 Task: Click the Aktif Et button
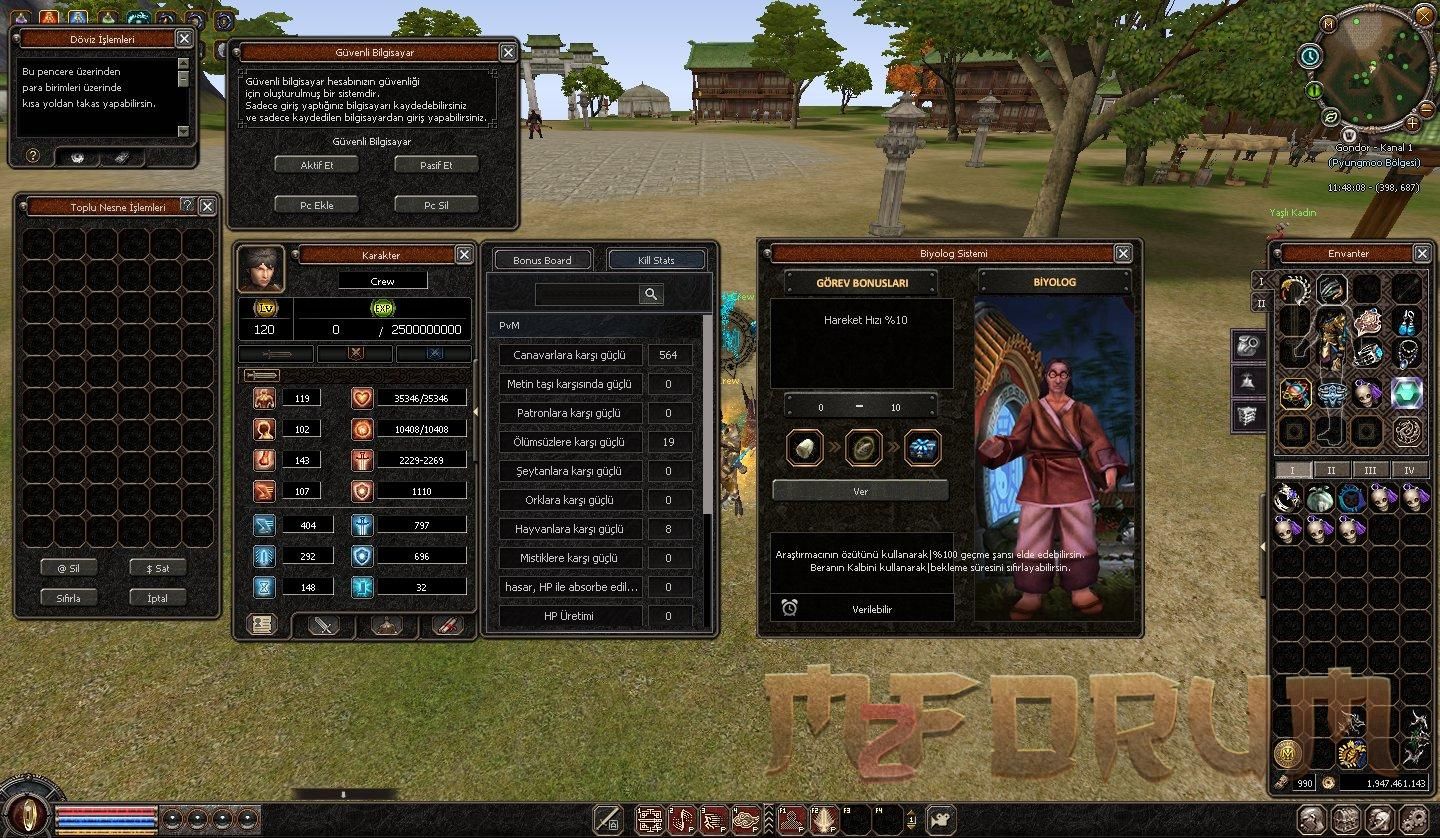pos(317,165)
